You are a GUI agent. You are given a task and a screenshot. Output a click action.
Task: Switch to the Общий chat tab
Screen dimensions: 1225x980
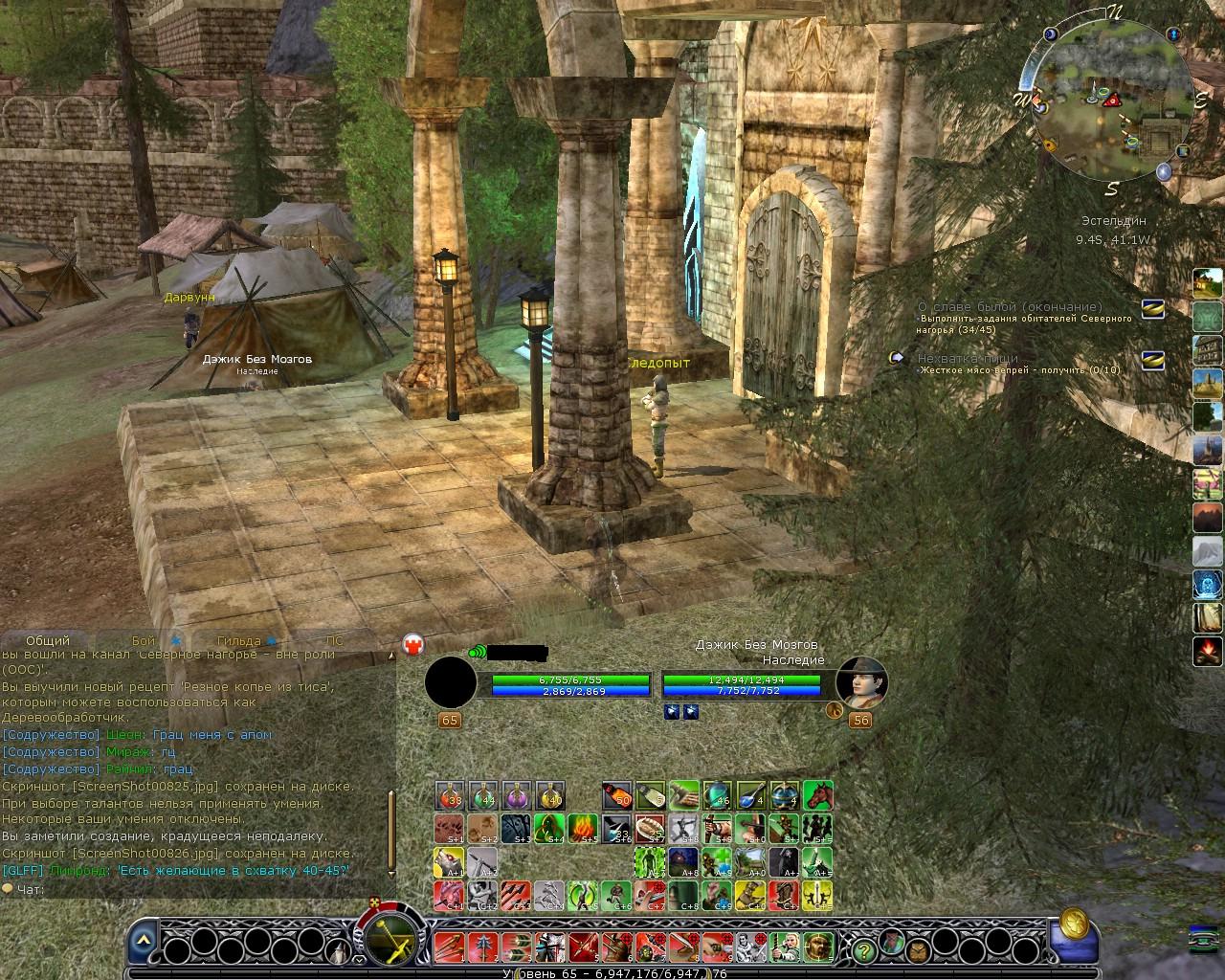tap(48, 640)
